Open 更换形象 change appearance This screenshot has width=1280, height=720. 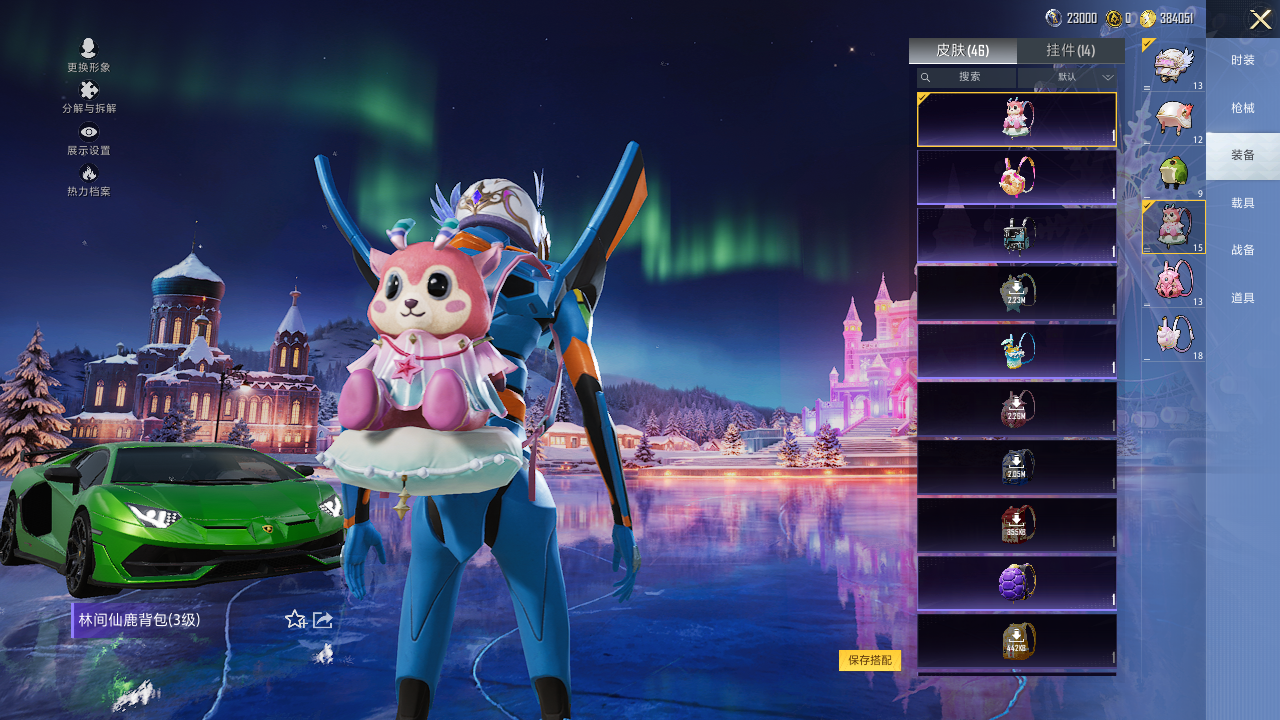[x=89, y=55]
